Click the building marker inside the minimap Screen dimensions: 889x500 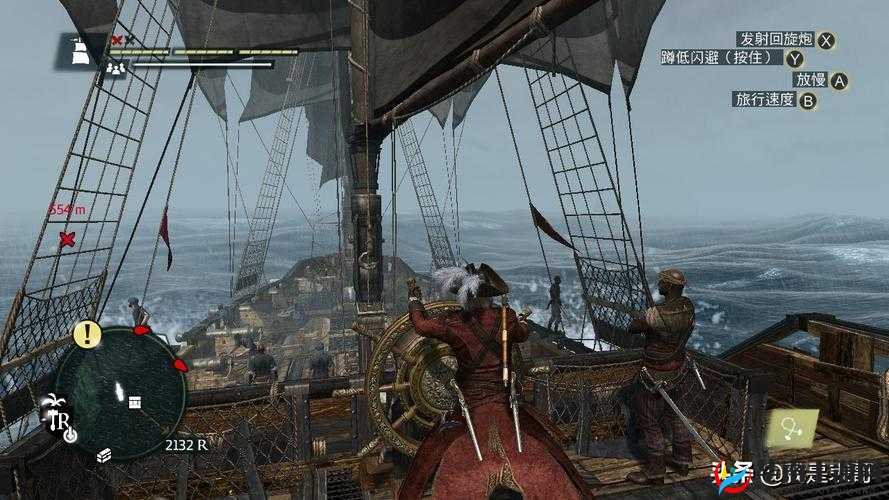tap(134, 401)
